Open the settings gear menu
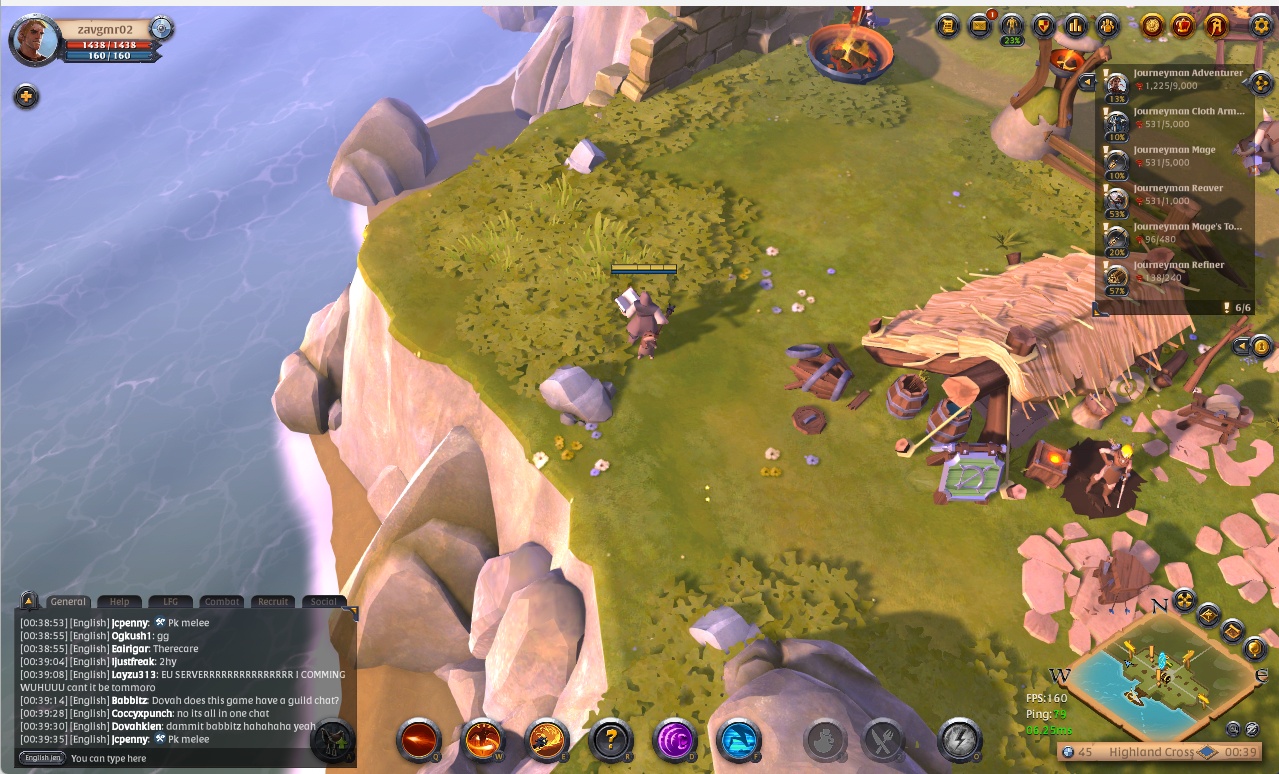The height and width of the screenshot is (774, 1279). point(1261,26)
